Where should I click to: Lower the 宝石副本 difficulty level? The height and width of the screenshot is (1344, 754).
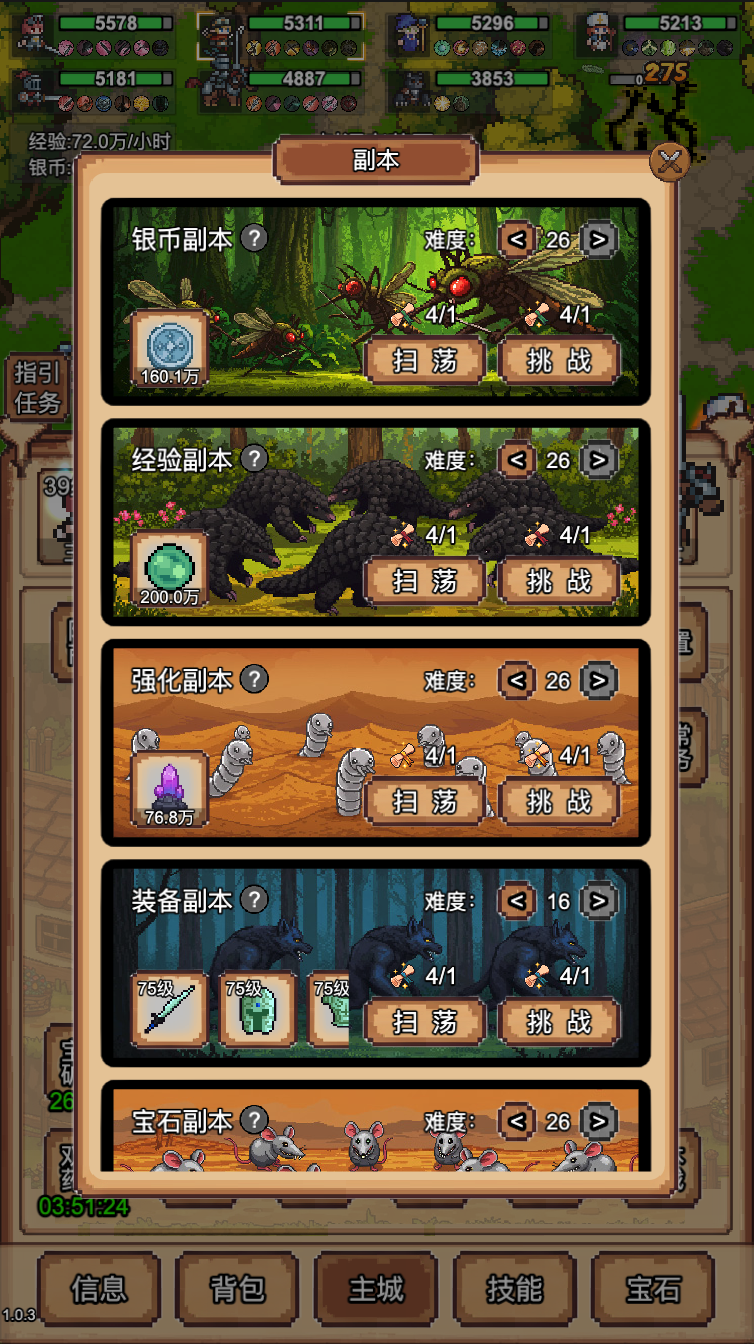517,1121
